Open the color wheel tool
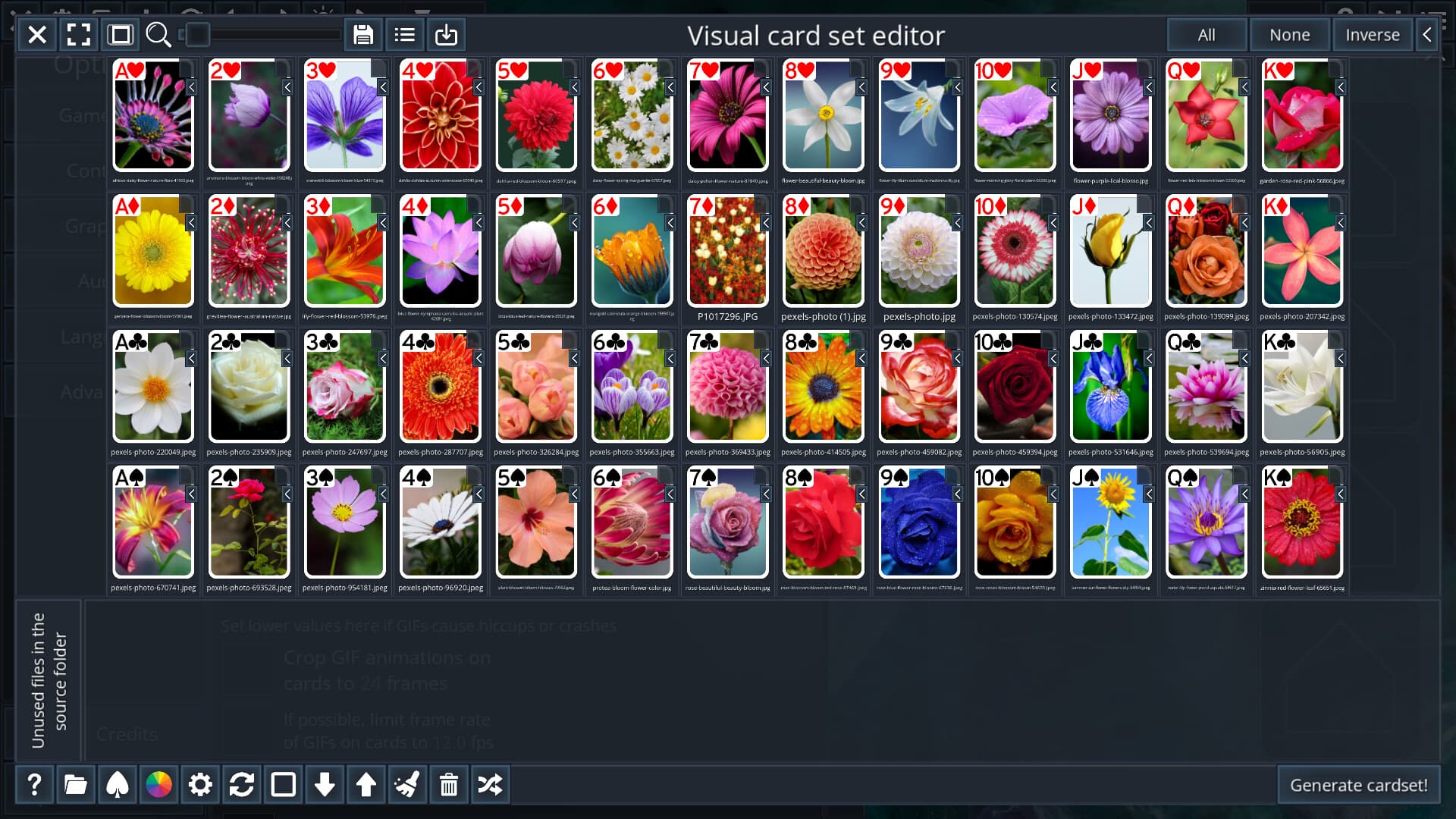This screenshot has width=1456, height=819. 158,785
